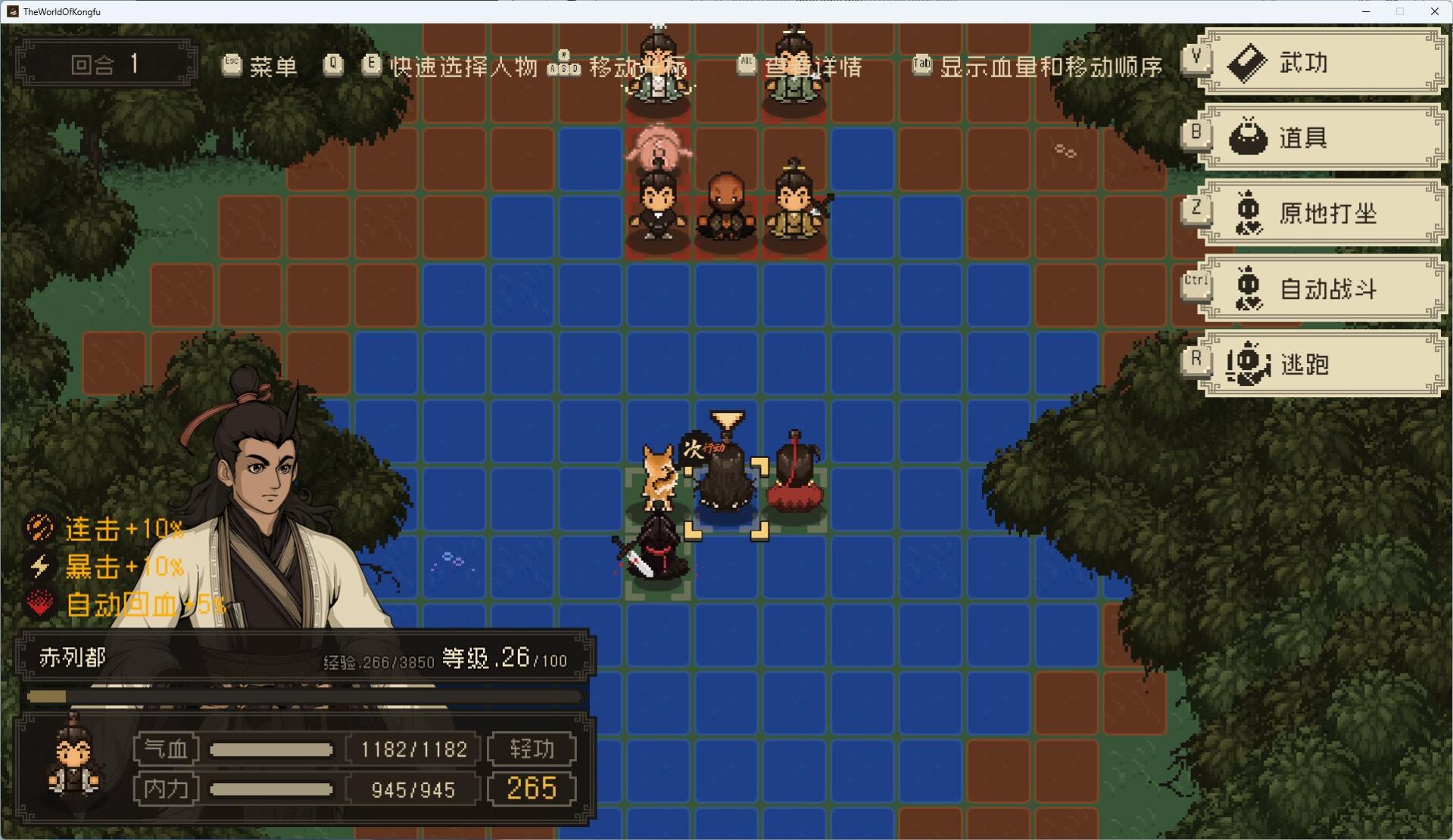Toggle 显示血量和移动顺序 display
1453x840 pixels.
tap(1052, 67)
